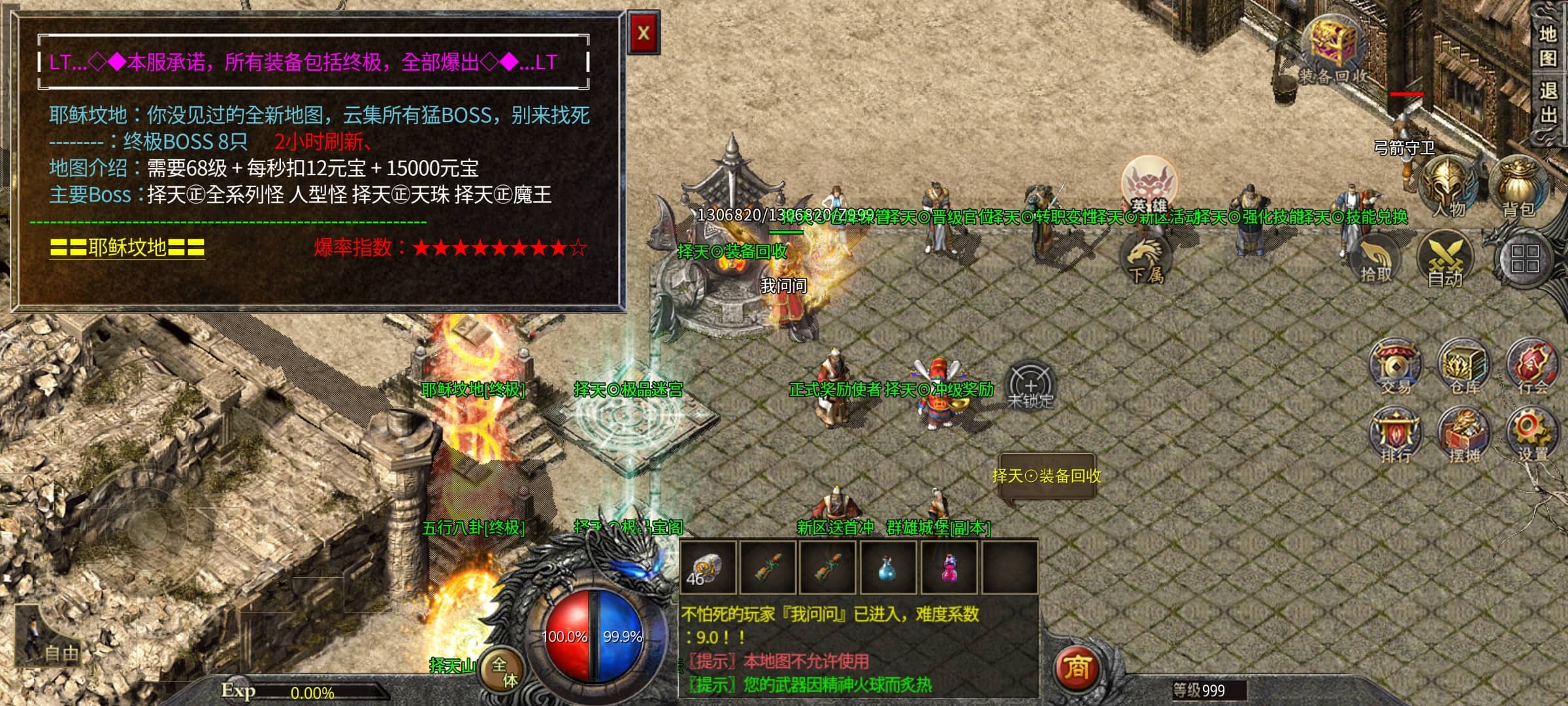Screen dimensions: 1568x706
Task: Open the 人物 character sheet
Action: (1448, 186)
